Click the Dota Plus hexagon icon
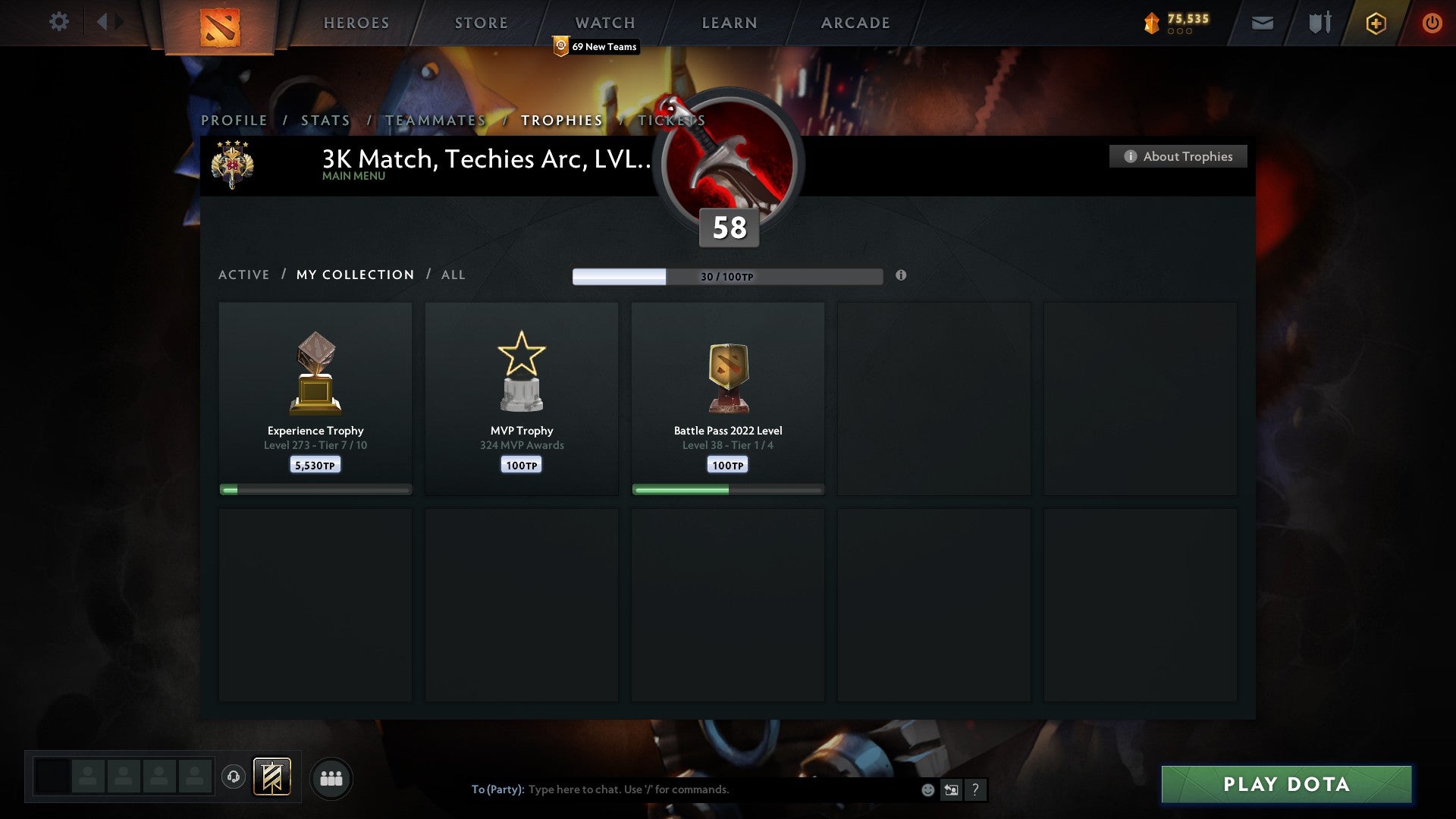Screen dimensions: 1456x819 pyautogui.click(x=1376, y=23)
